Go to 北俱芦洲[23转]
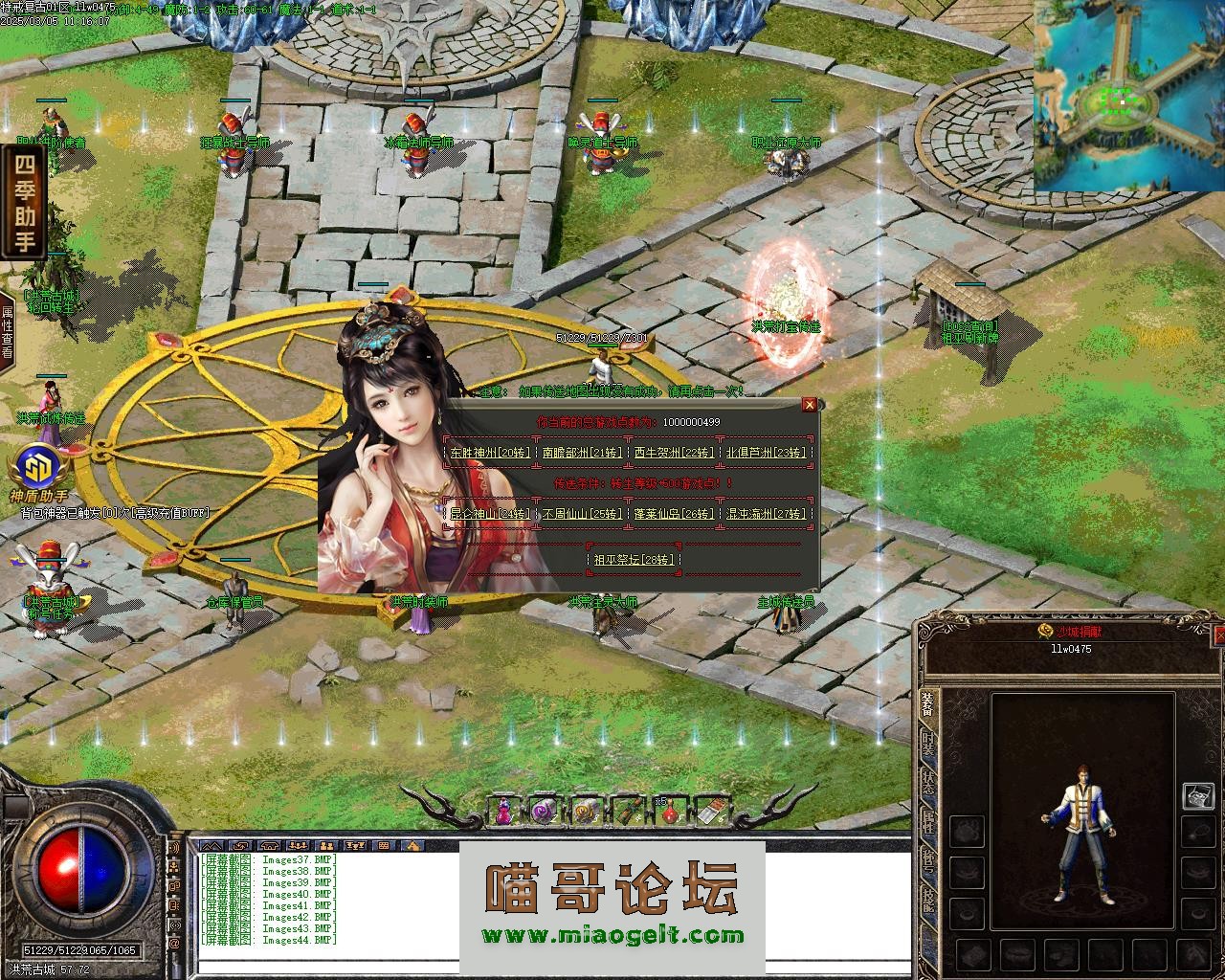 pos(766,453)
